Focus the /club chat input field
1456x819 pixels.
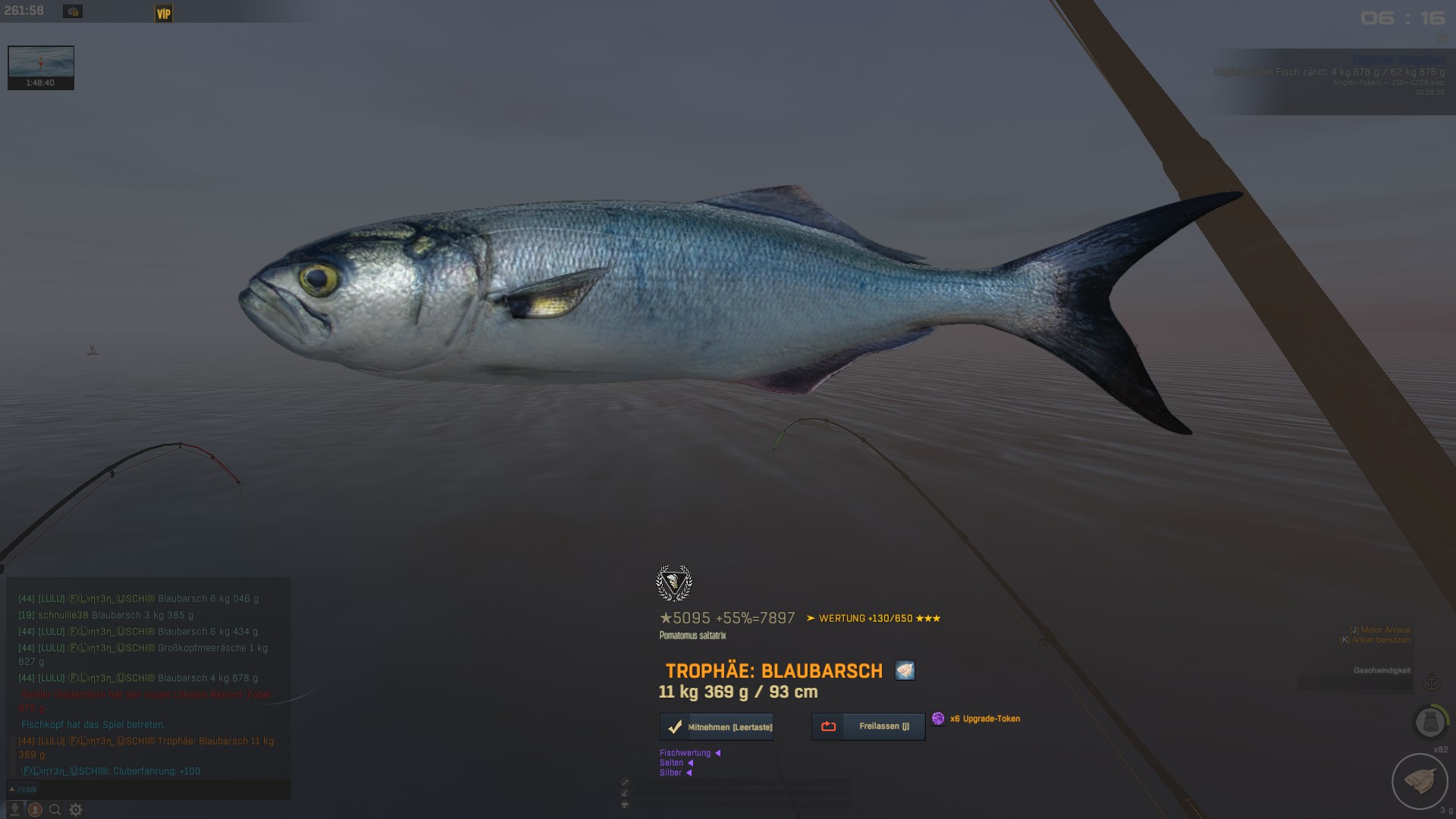(148, 789)
